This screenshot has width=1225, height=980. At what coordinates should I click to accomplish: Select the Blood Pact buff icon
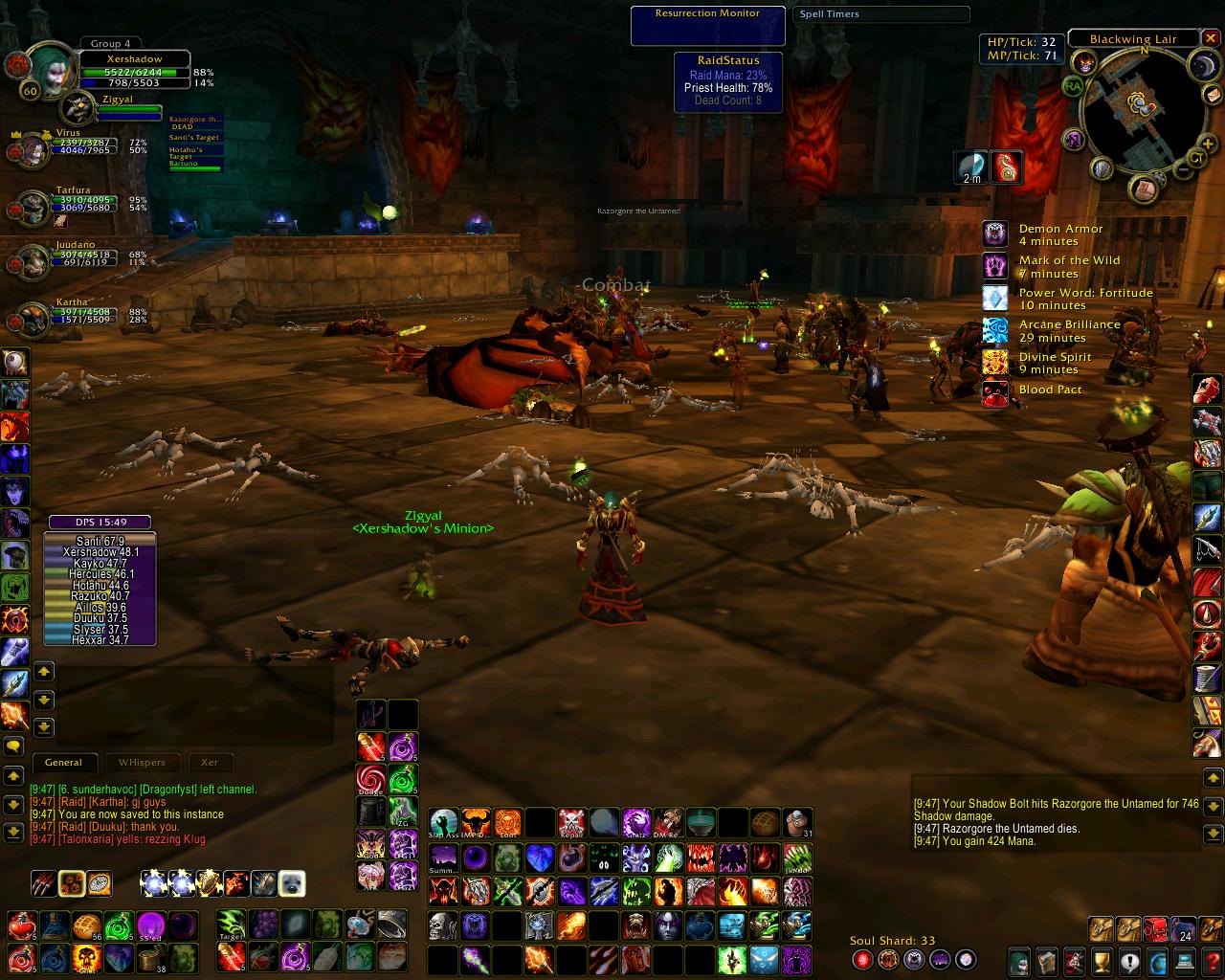pos(995,393)
